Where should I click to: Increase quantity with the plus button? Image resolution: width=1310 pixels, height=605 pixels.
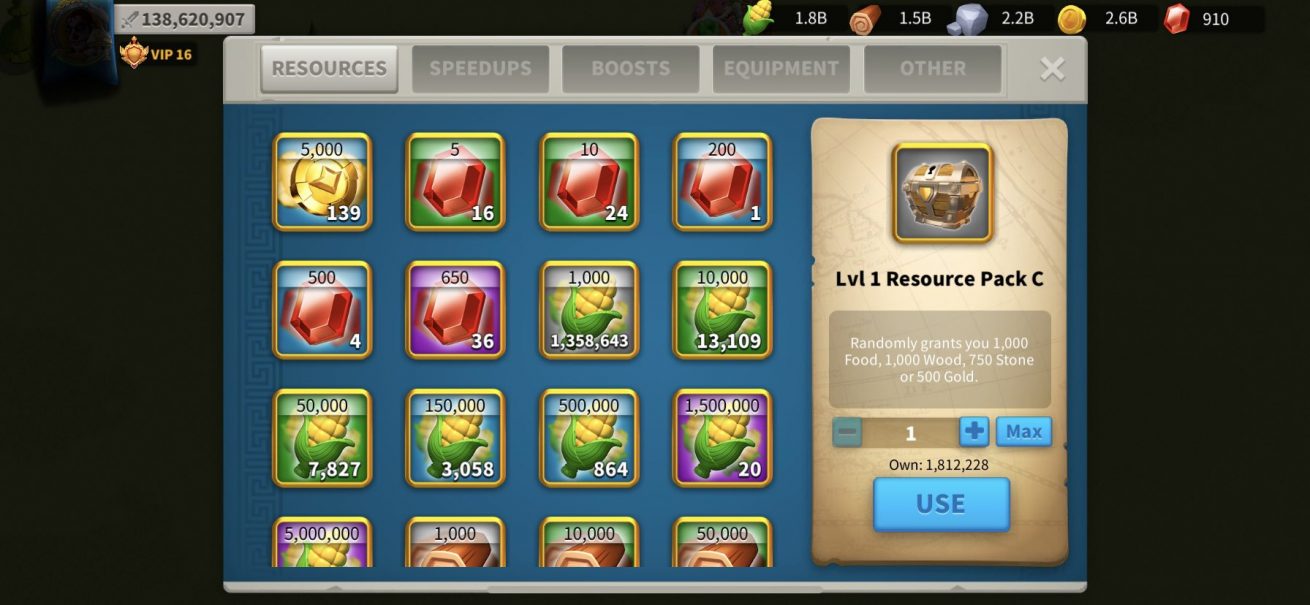[974, 432]
